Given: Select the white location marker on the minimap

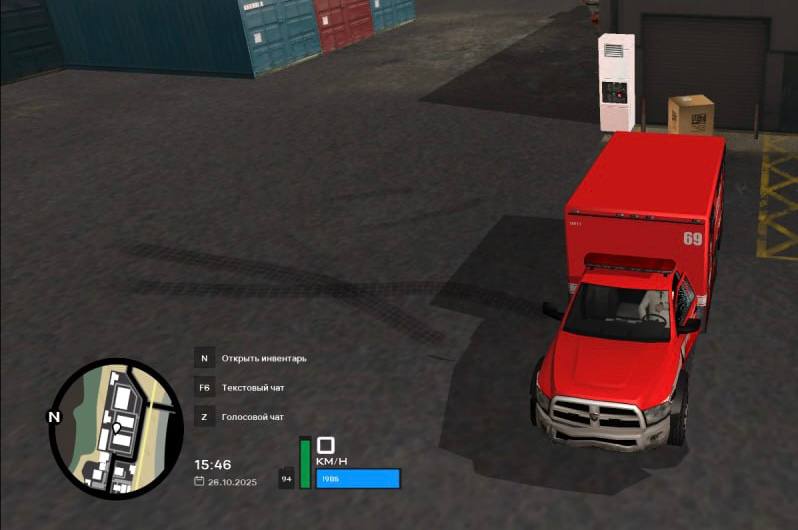Looking at the screenshot, I should coord(116,429).
